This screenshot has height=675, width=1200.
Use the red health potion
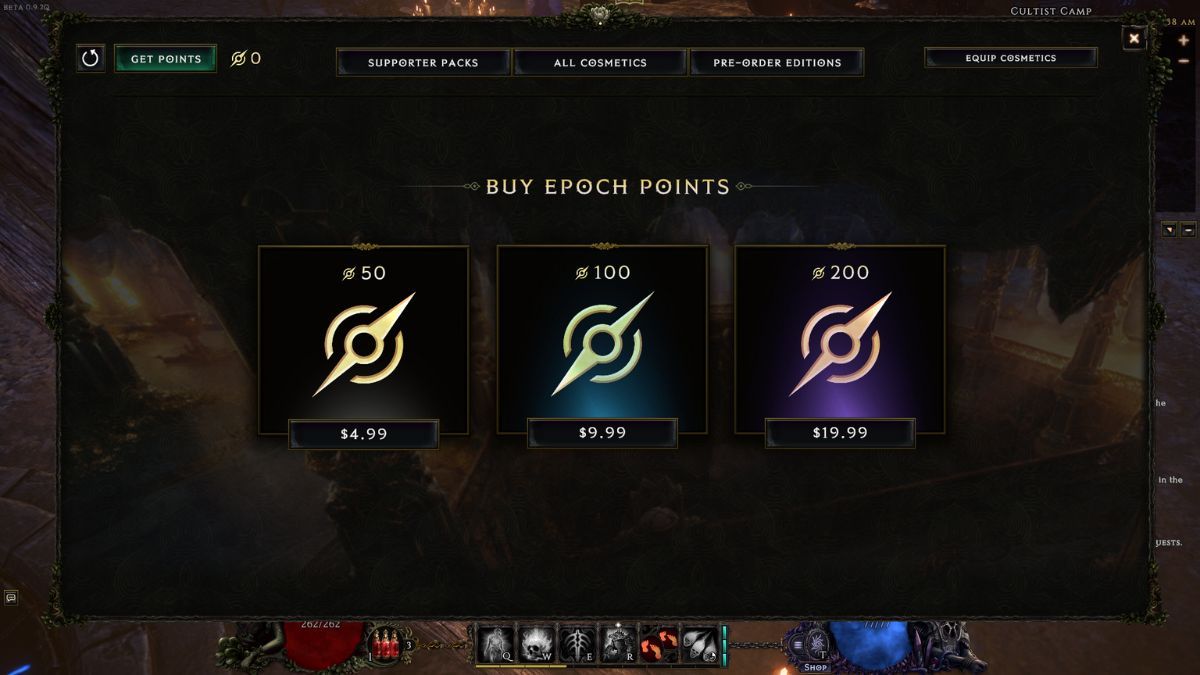(384, 642)
